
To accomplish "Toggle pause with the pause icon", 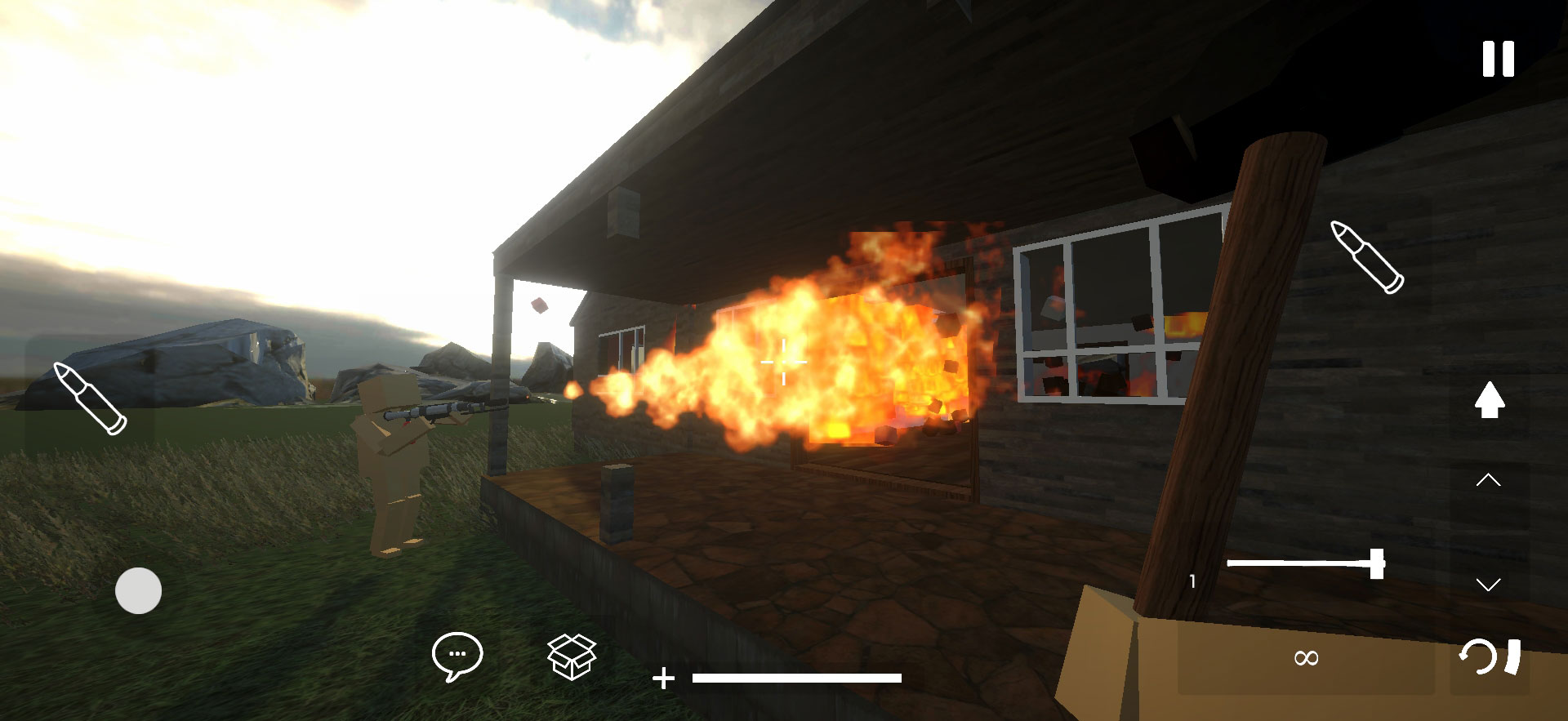I will coord(1497,59).
